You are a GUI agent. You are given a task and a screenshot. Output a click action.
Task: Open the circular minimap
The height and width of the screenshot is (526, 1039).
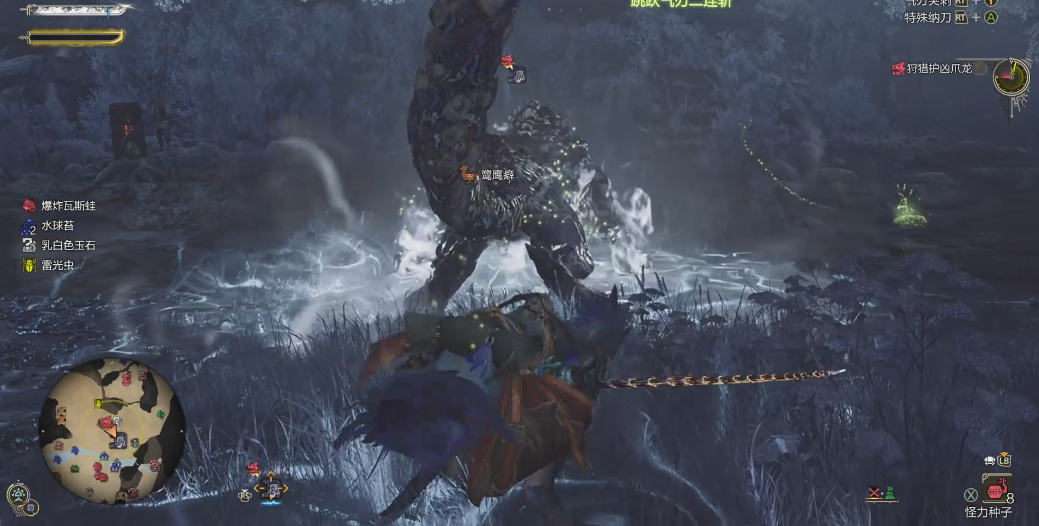coord(111,430)
